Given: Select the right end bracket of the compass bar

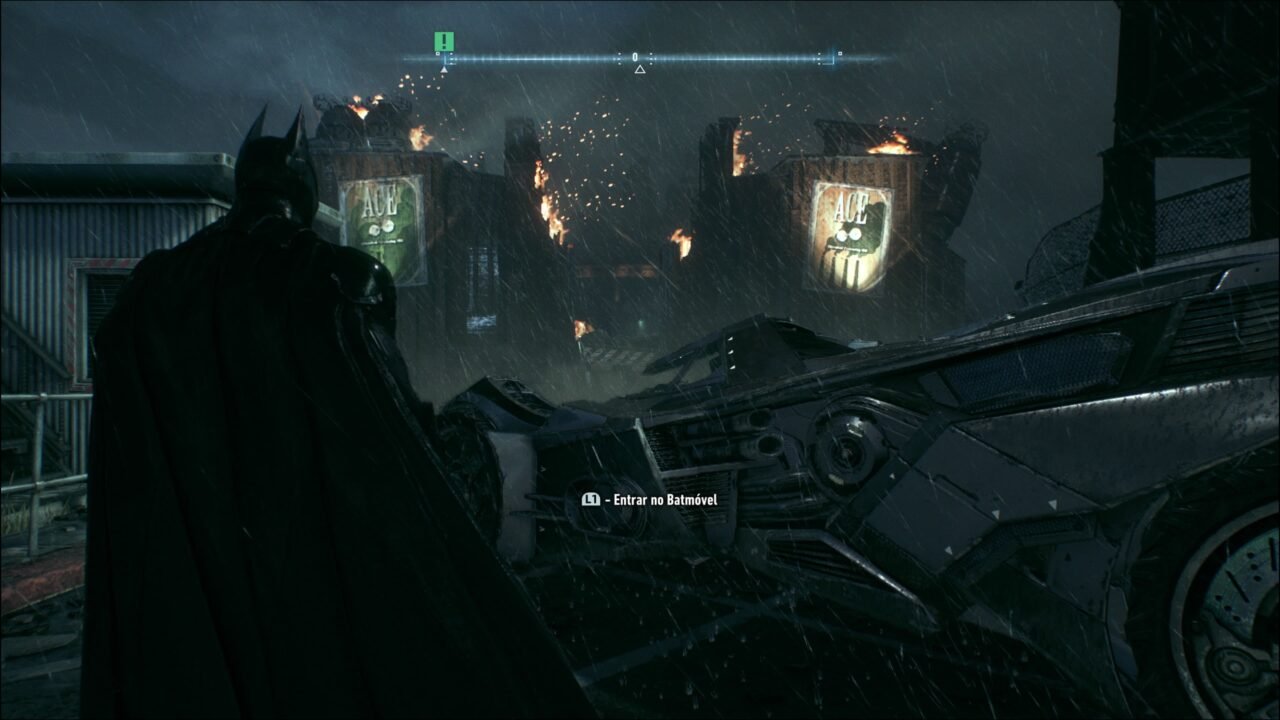Looking at the screenshot, I should click(x=833, y=58).
